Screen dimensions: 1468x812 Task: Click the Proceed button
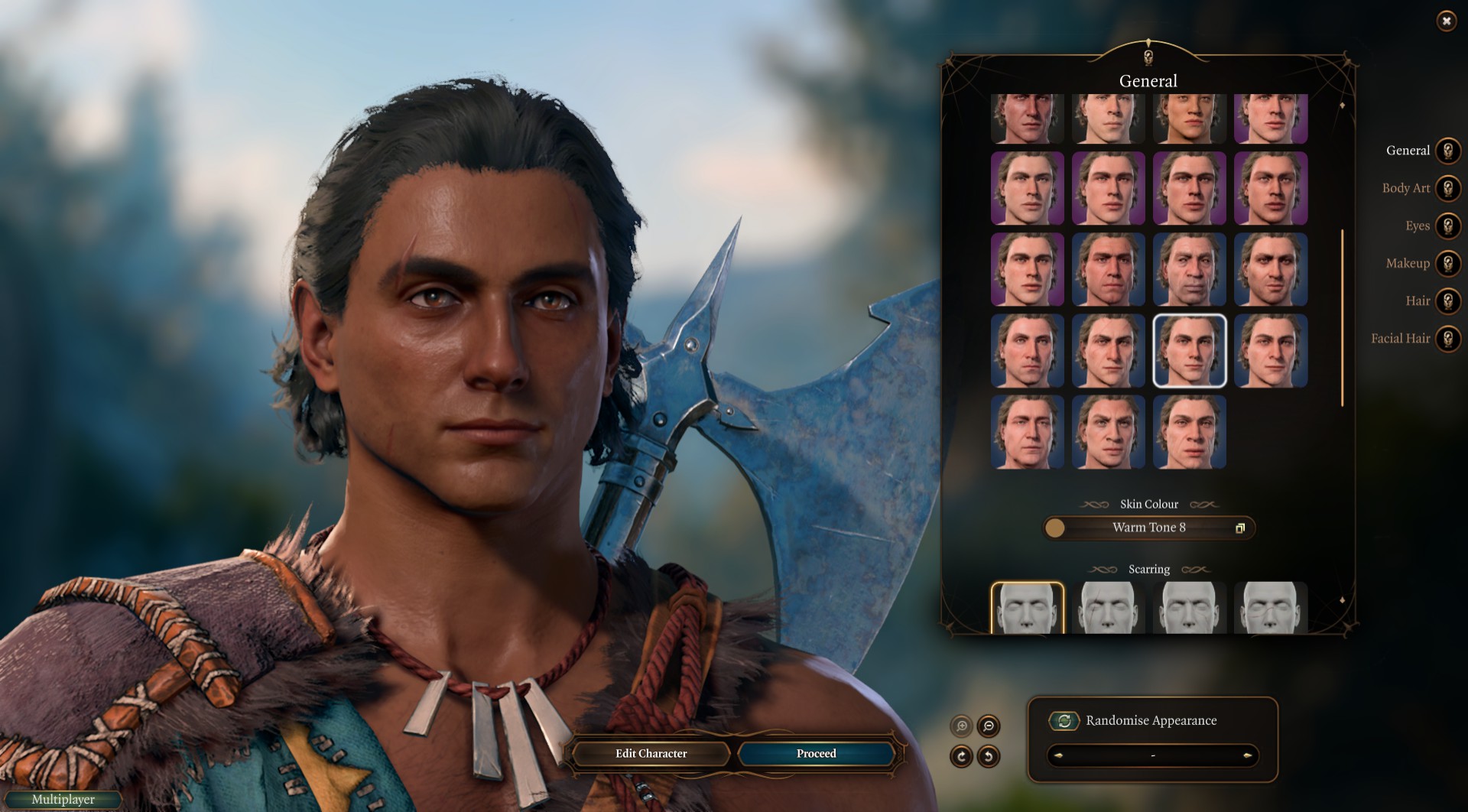click(816, 754)
